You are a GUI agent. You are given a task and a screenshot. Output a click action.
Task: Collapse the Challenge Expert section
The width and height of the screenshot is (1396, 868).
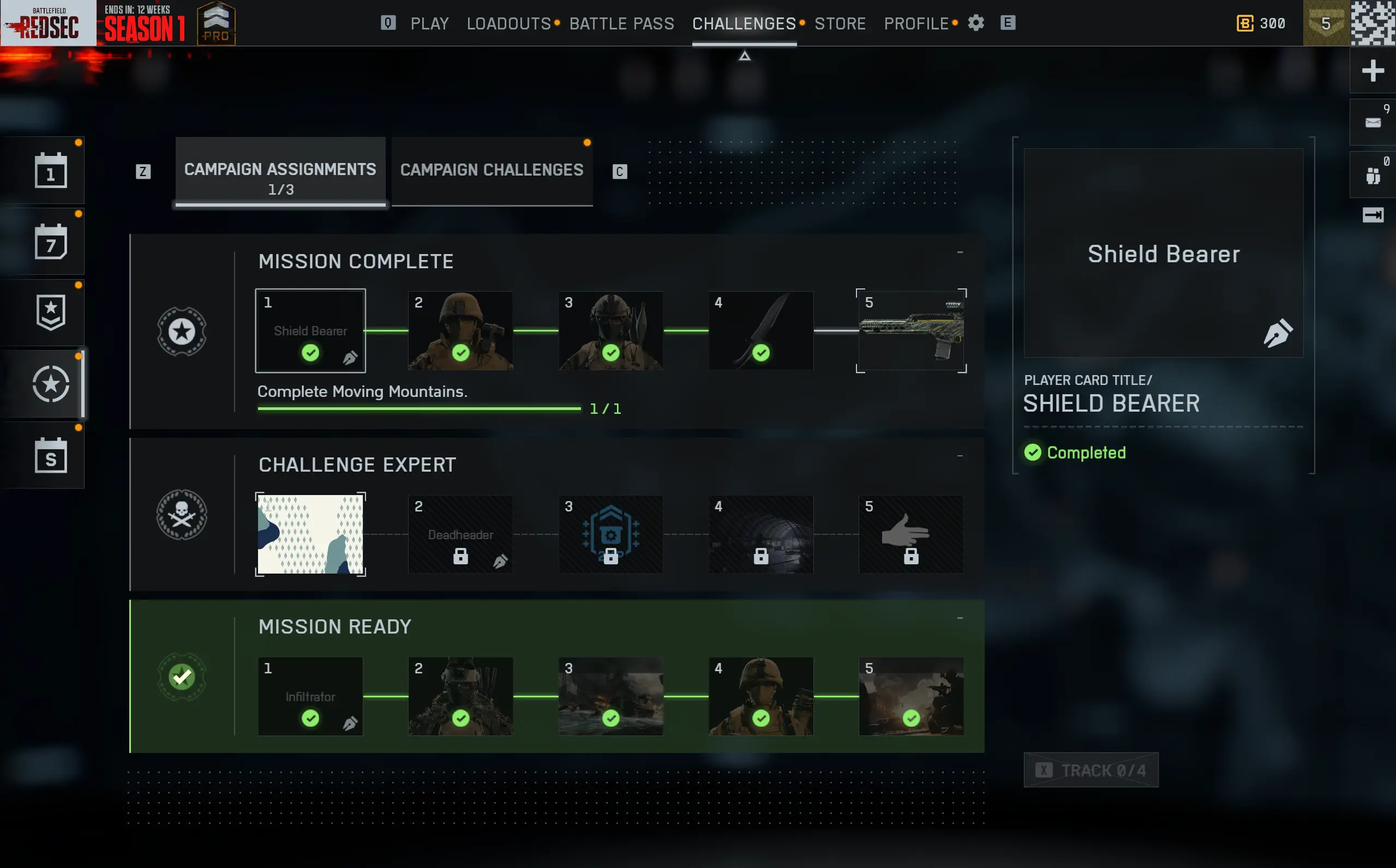[960, 456]
